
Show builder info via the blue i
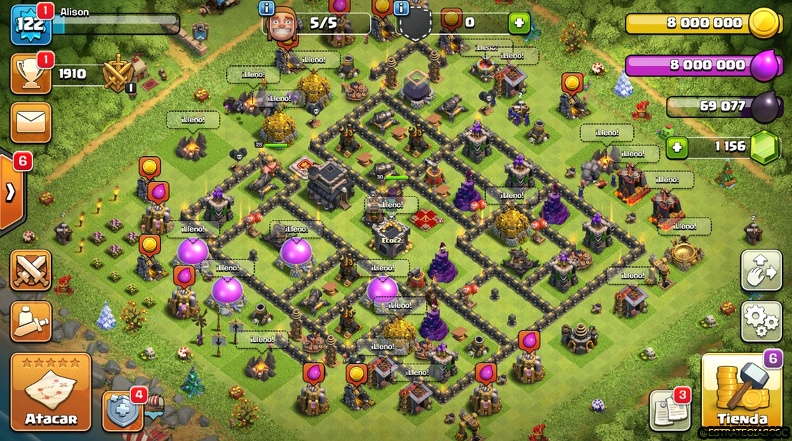click(x=267, y=9)
